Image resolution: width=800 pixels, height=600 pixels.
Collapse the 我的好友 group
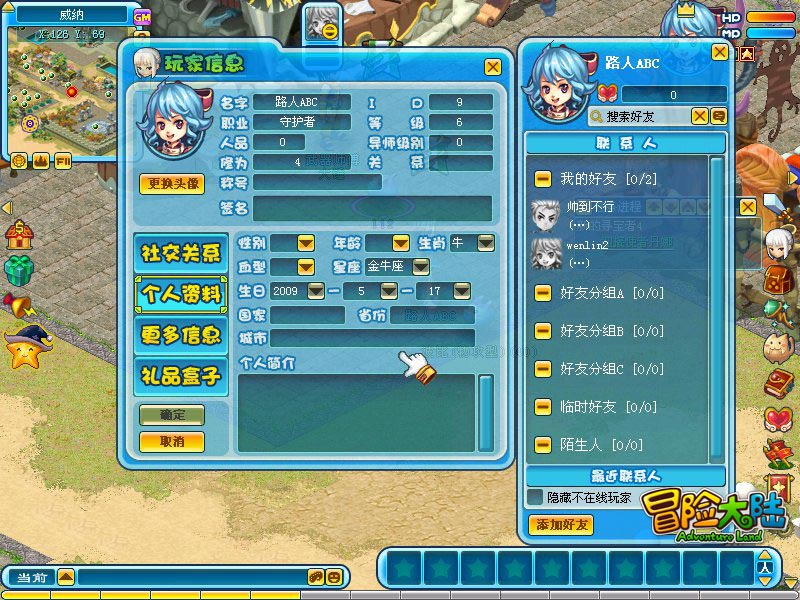tap(542, 179)
